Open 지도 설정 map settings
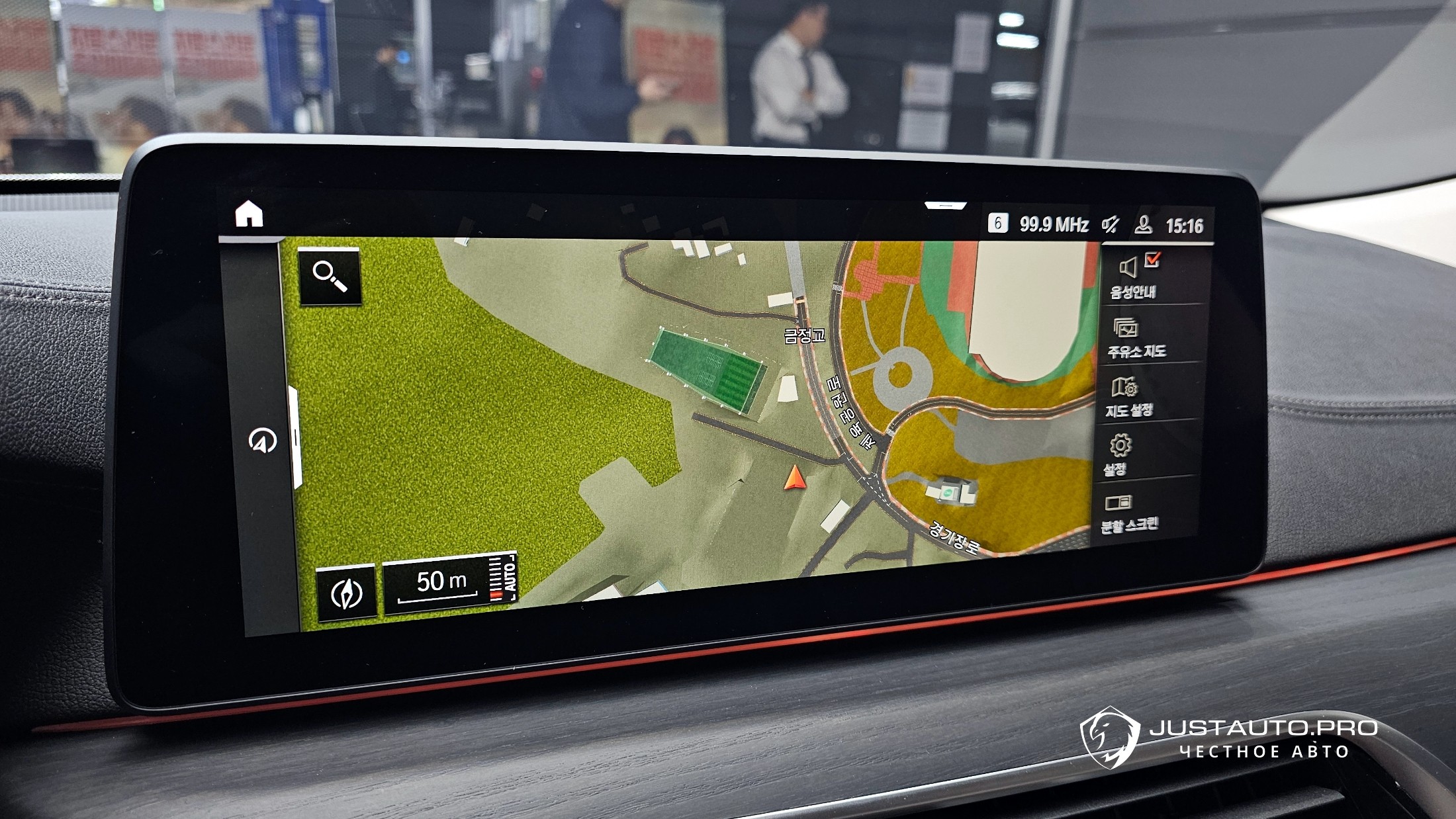This screenshot has height=819, width=1456. [x=1129, y=397]
